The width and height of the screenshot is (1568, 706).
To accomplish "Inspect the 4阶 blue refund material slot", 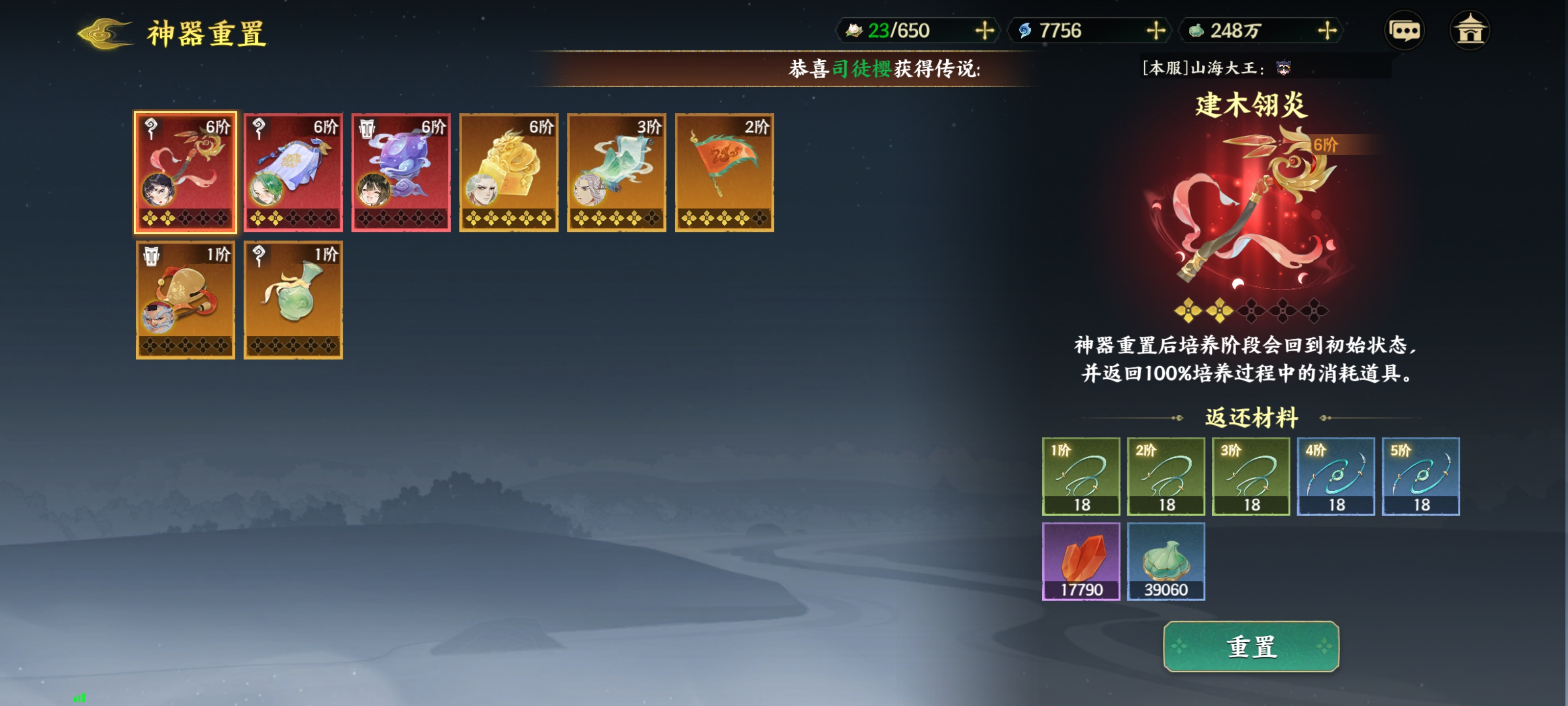I will (x=1335, y=477).
